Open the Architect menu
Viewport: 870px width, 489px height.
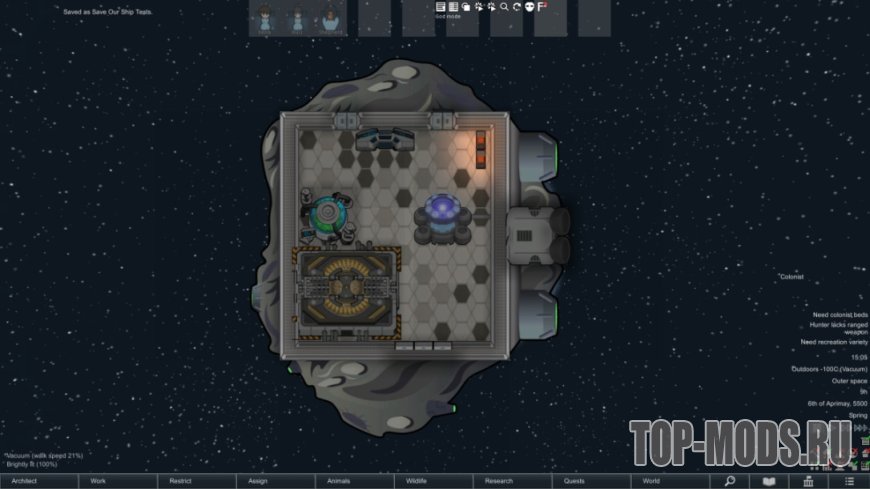[39, 481]
